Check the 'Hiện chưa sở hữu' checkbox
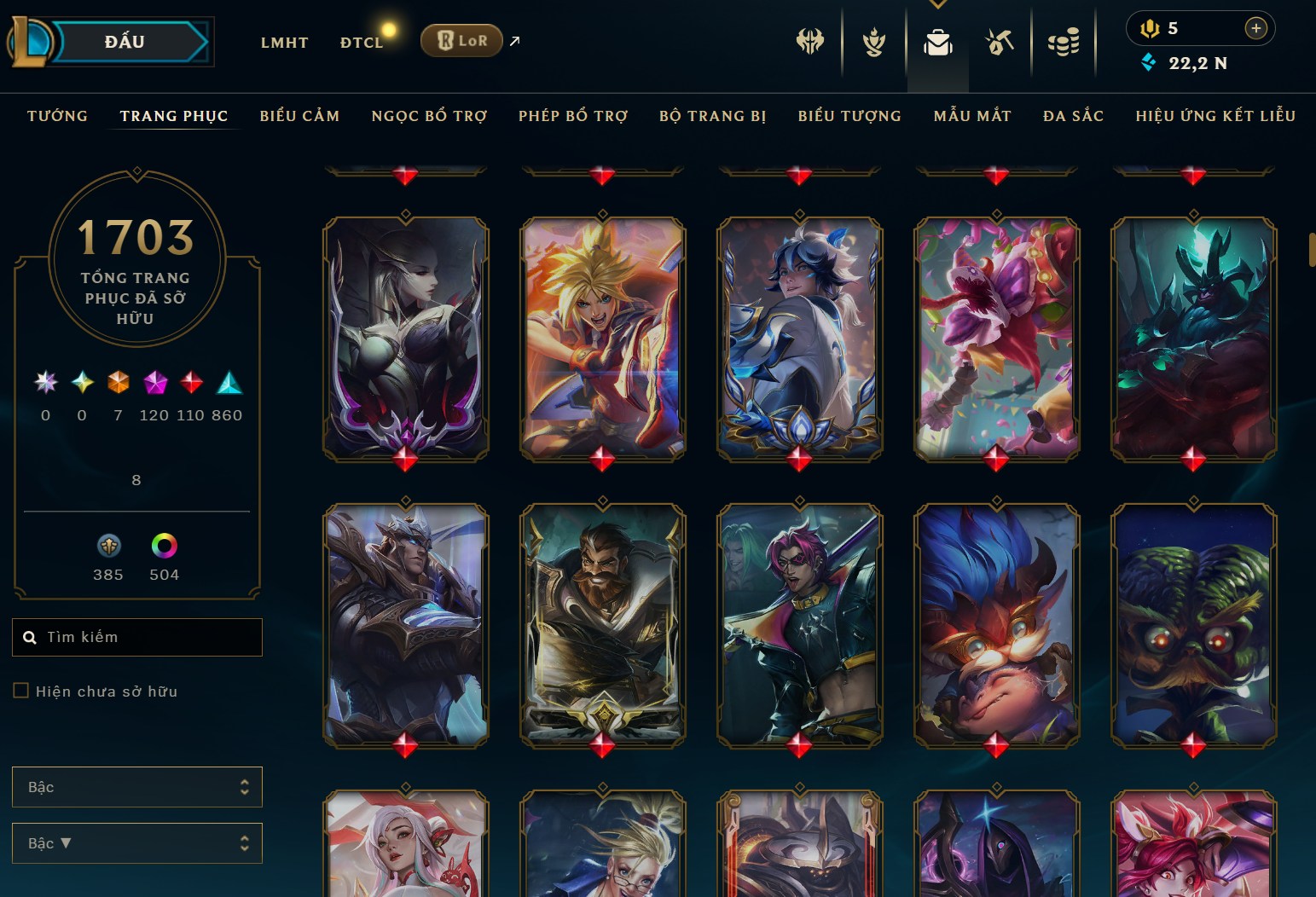 (x=21, y=690)
